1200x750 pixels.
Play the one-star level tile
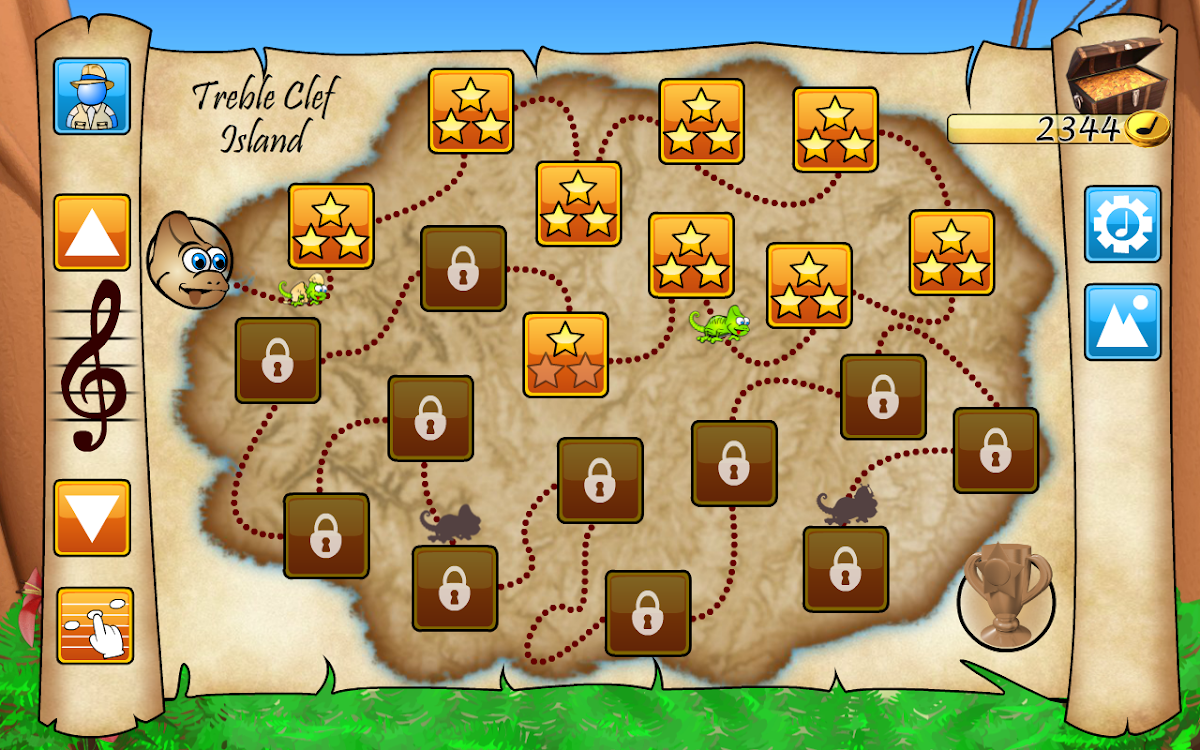[566, 354]
